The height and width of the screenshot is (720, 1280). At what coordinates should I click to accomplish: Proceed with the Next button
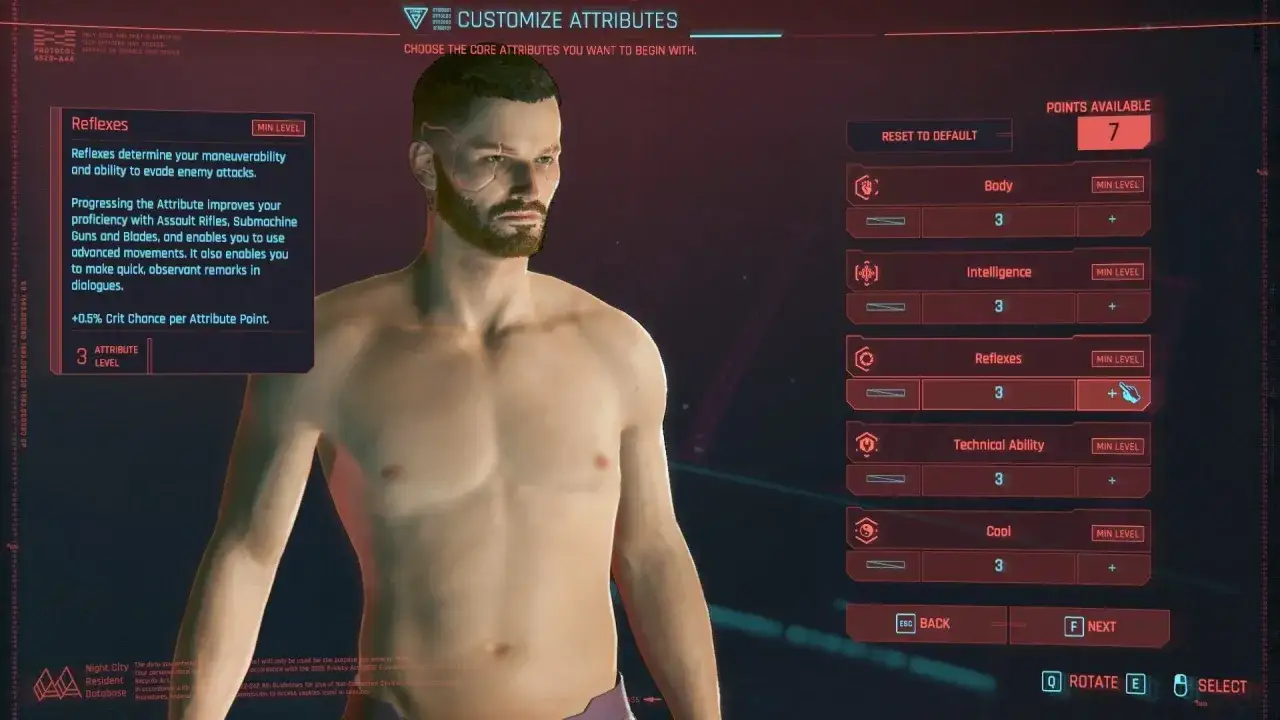click(x=1089, y=625)
